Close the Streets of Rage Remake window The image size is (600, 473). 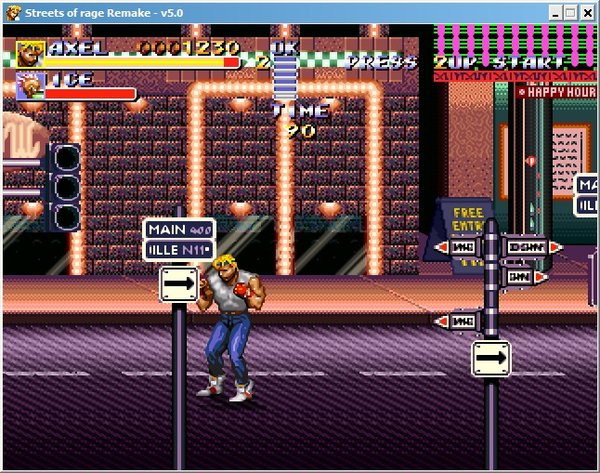click(587, 13)
